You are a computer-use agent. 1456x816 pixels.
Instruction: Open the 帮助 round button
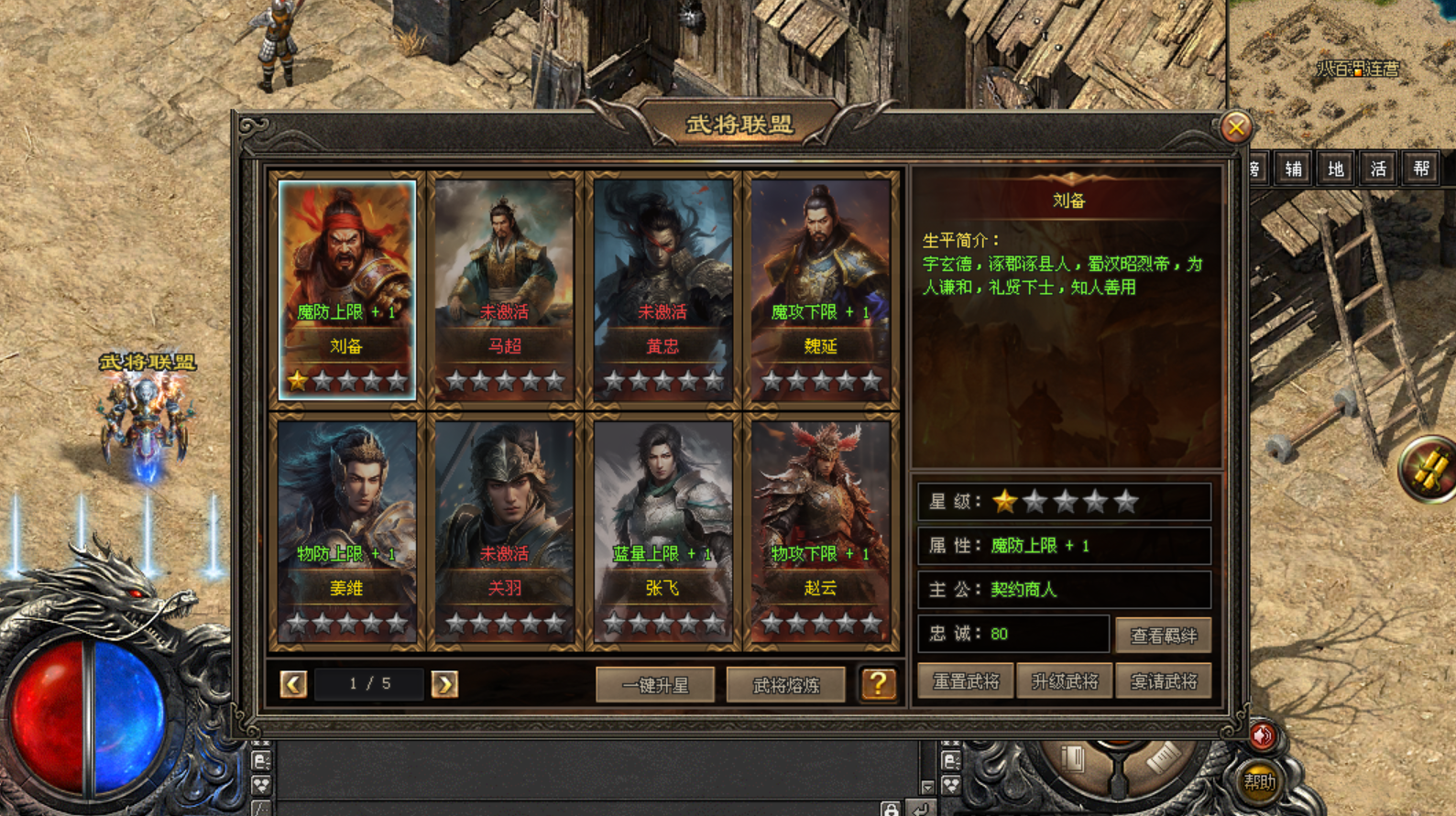click(1260, 782)
